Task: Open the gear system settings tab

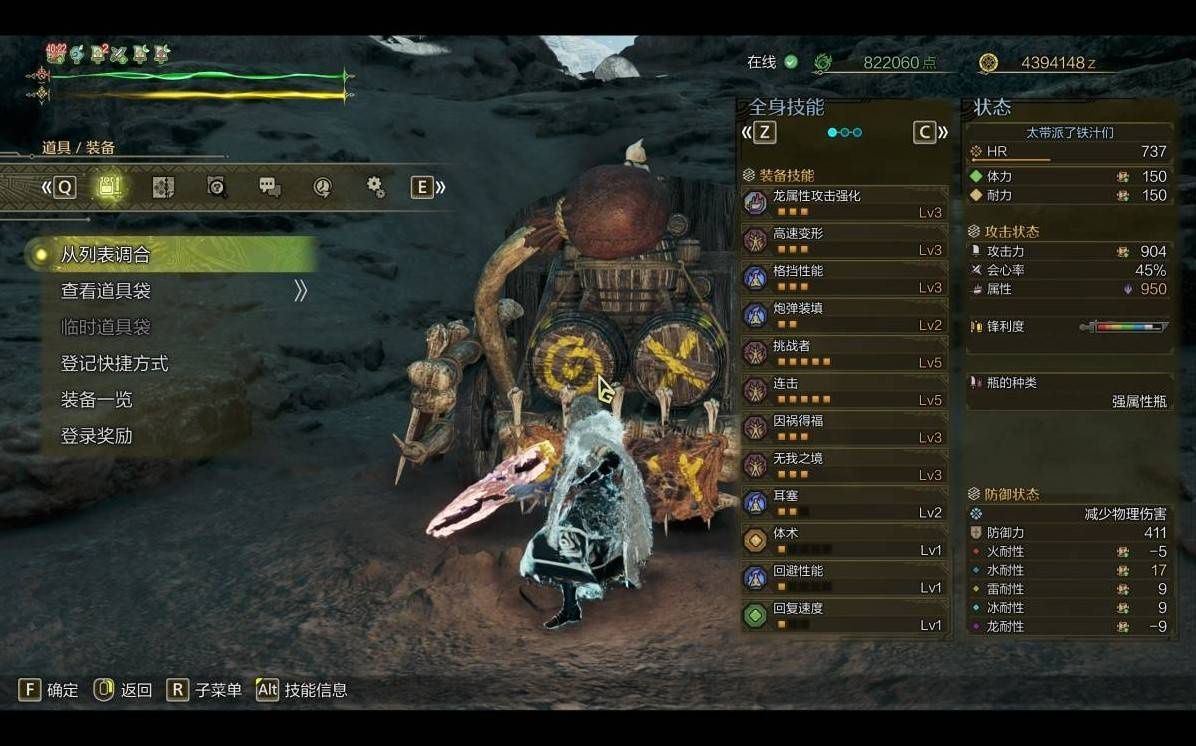Action: click(x=376, y=187)
